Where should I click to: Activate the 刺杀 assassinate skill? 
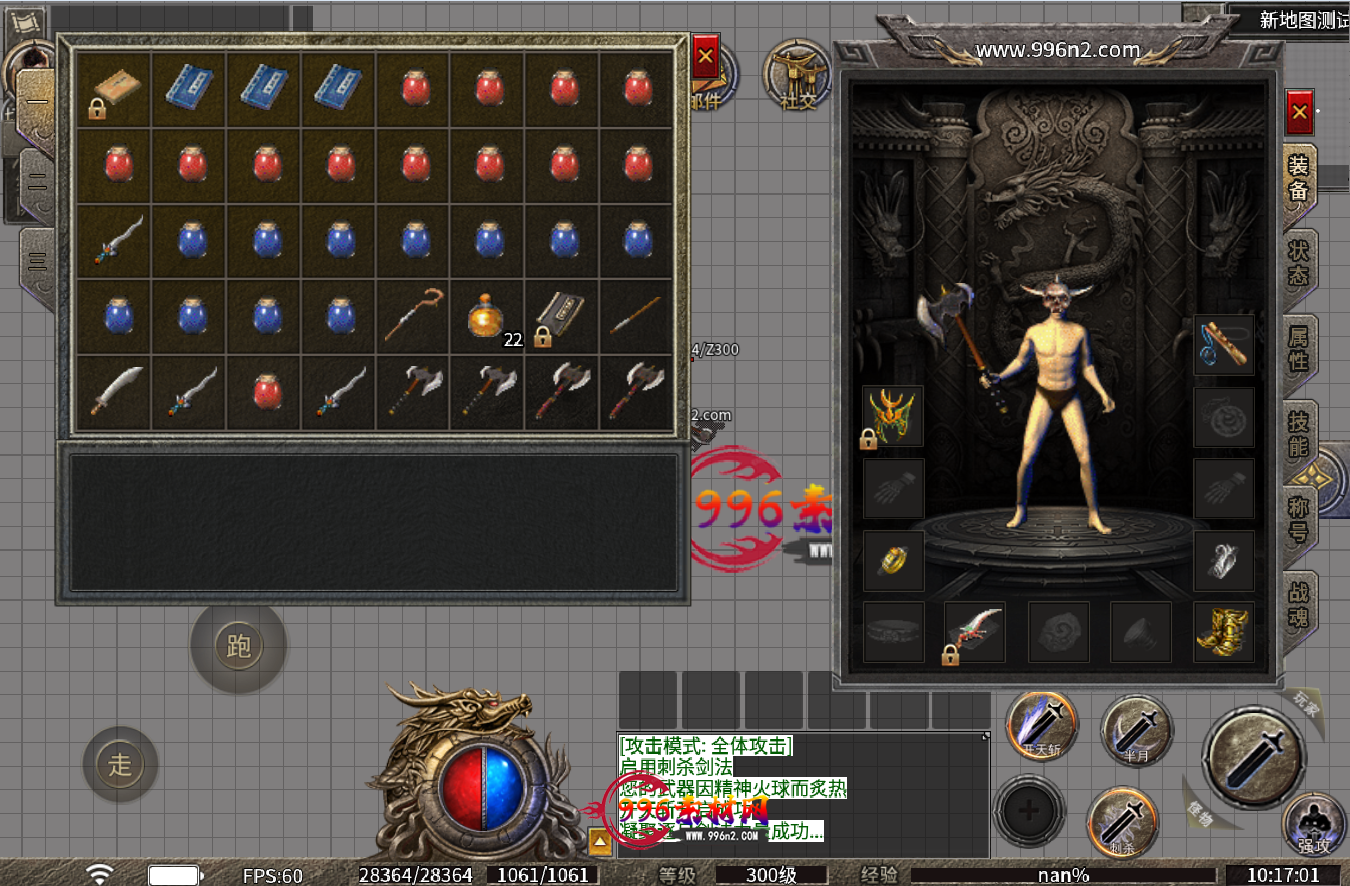point(1123,823)
